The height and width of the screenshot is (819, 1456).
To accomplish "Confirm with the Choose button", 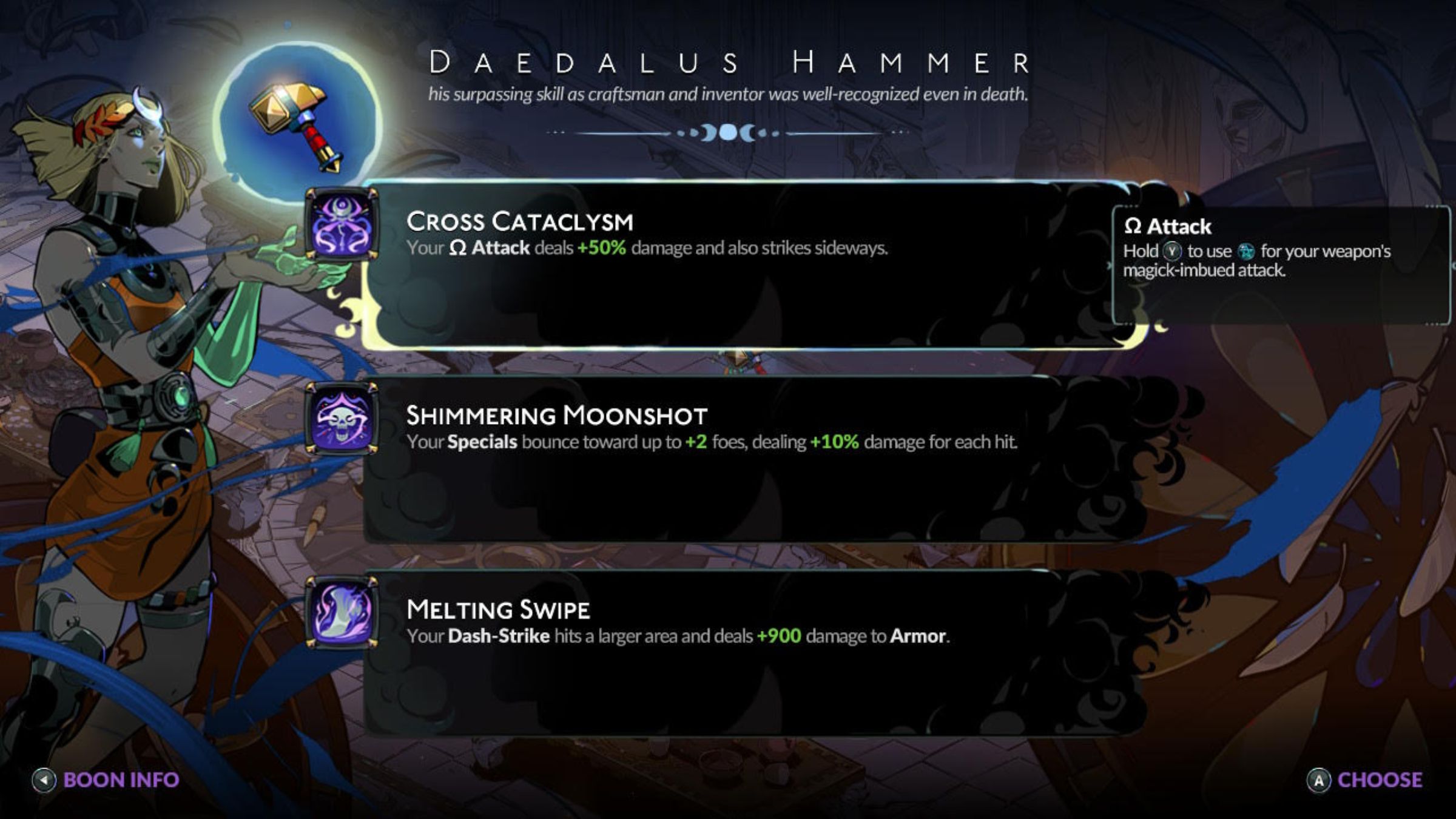I will [1365, 780].
